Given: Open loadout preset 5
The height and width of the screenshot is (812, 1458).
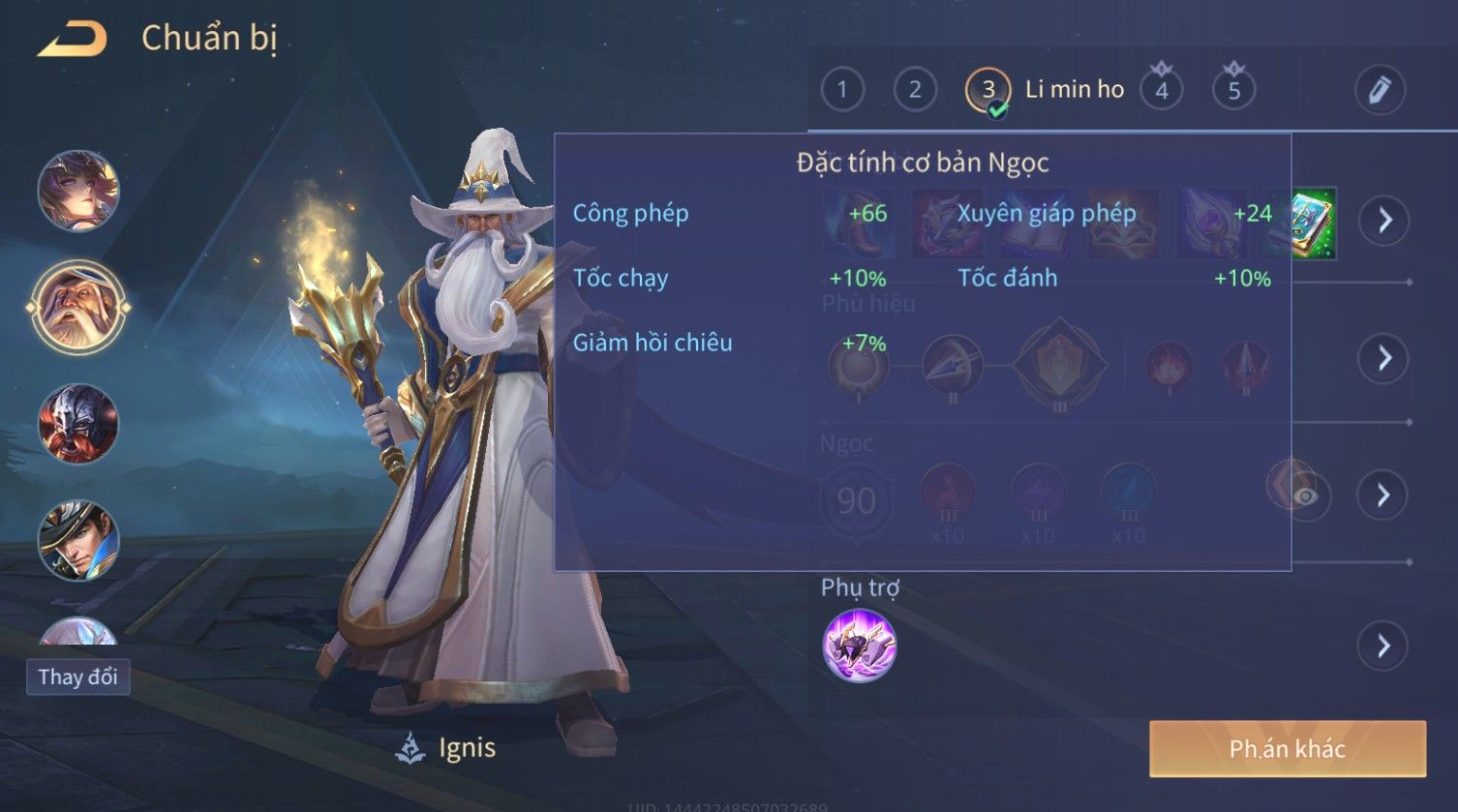Looking at the screenshot, I should pyautogui.click(x=1234, y=90).
